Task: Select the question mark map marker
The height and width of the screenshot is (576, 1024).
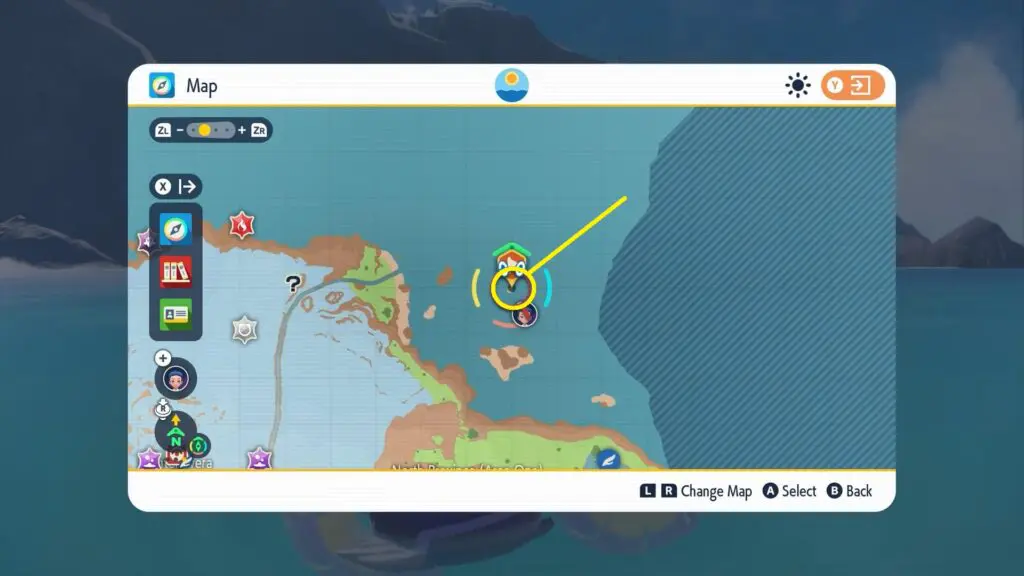Action: pyautogui.click(x=293, y=284)
